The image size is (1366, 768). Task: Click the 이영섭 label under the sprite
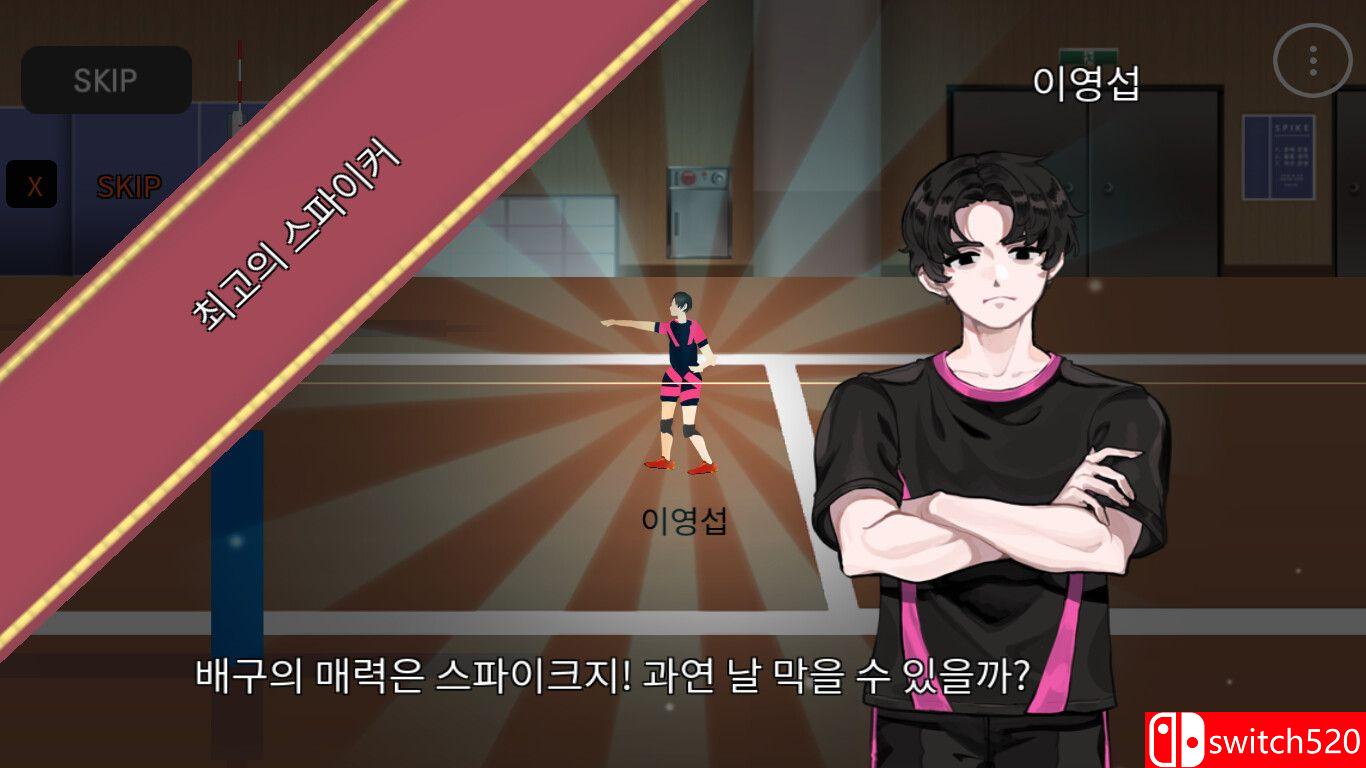(686, 521)
